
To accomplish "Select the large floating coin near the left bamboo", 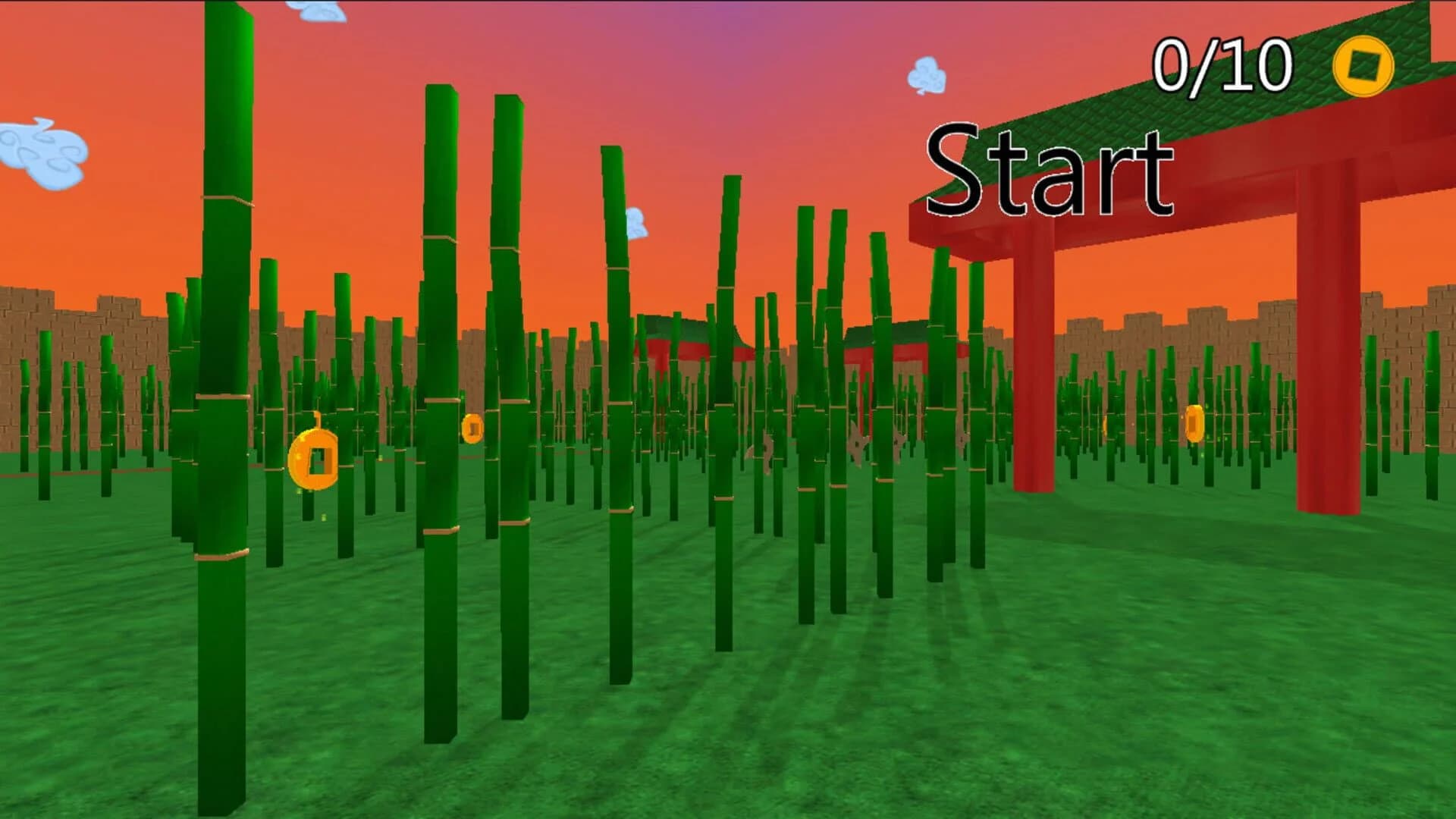I will (x=315, y=459).
